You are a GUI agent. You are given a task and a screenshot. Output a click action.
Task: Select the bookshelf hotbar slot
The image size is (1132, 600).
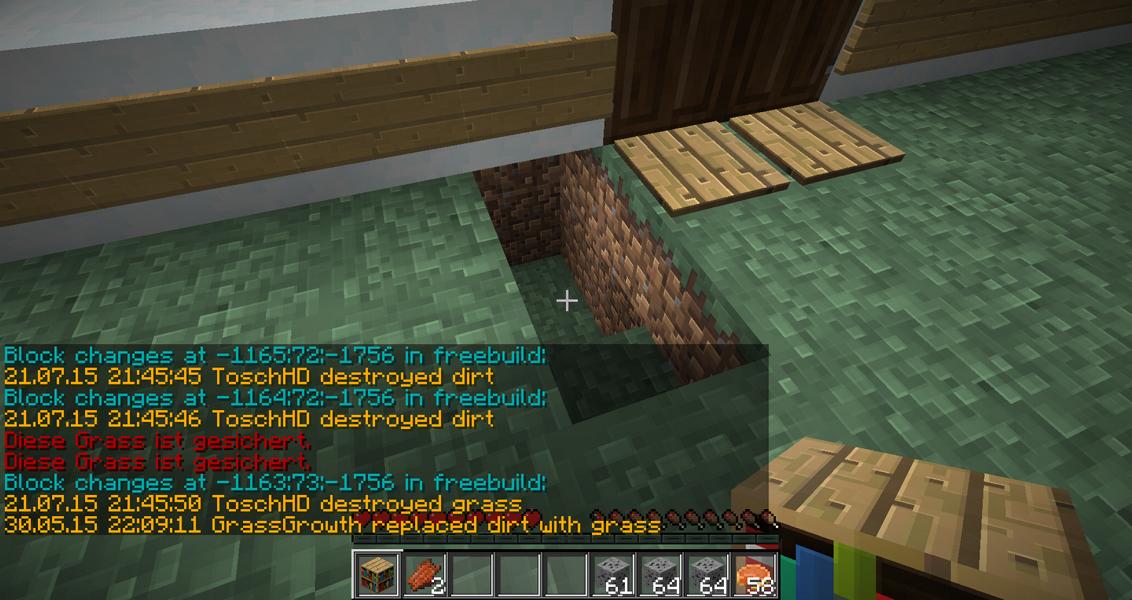(377, 575)
